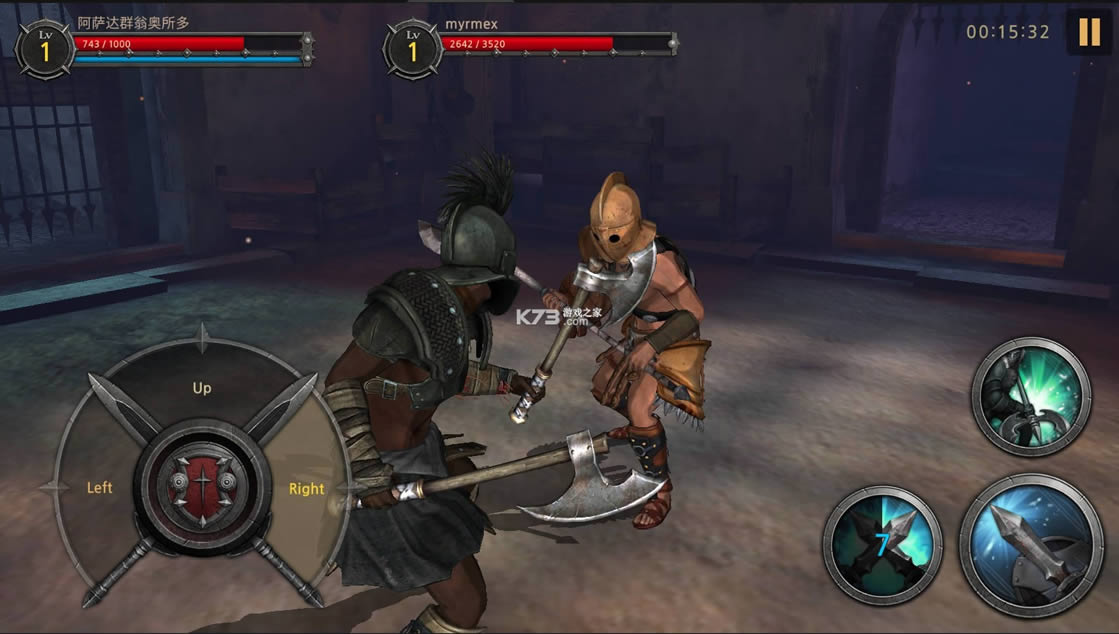Use the crossed daggers skill showing 7
The width and height of the screenshot is (1119, 634).
point(882,544)
